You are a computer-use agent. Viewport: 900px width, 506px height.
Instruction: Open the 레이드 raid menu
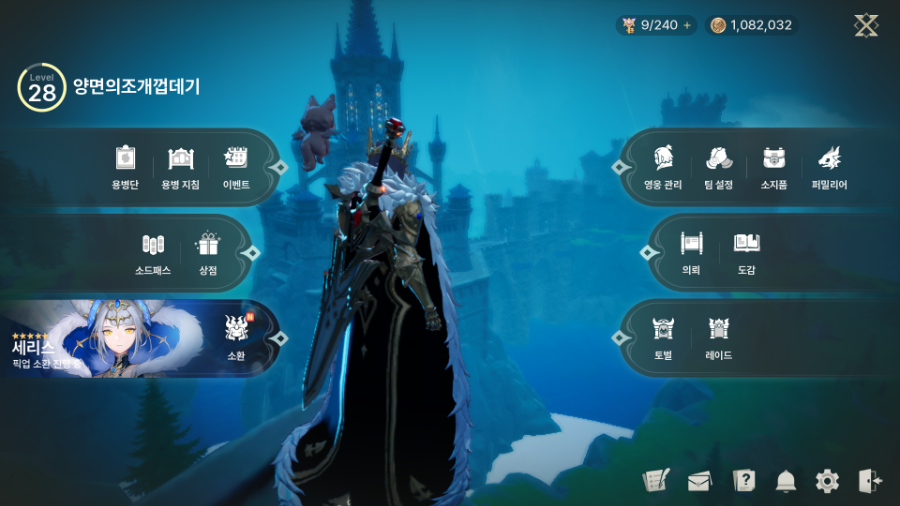click(718, 337)
